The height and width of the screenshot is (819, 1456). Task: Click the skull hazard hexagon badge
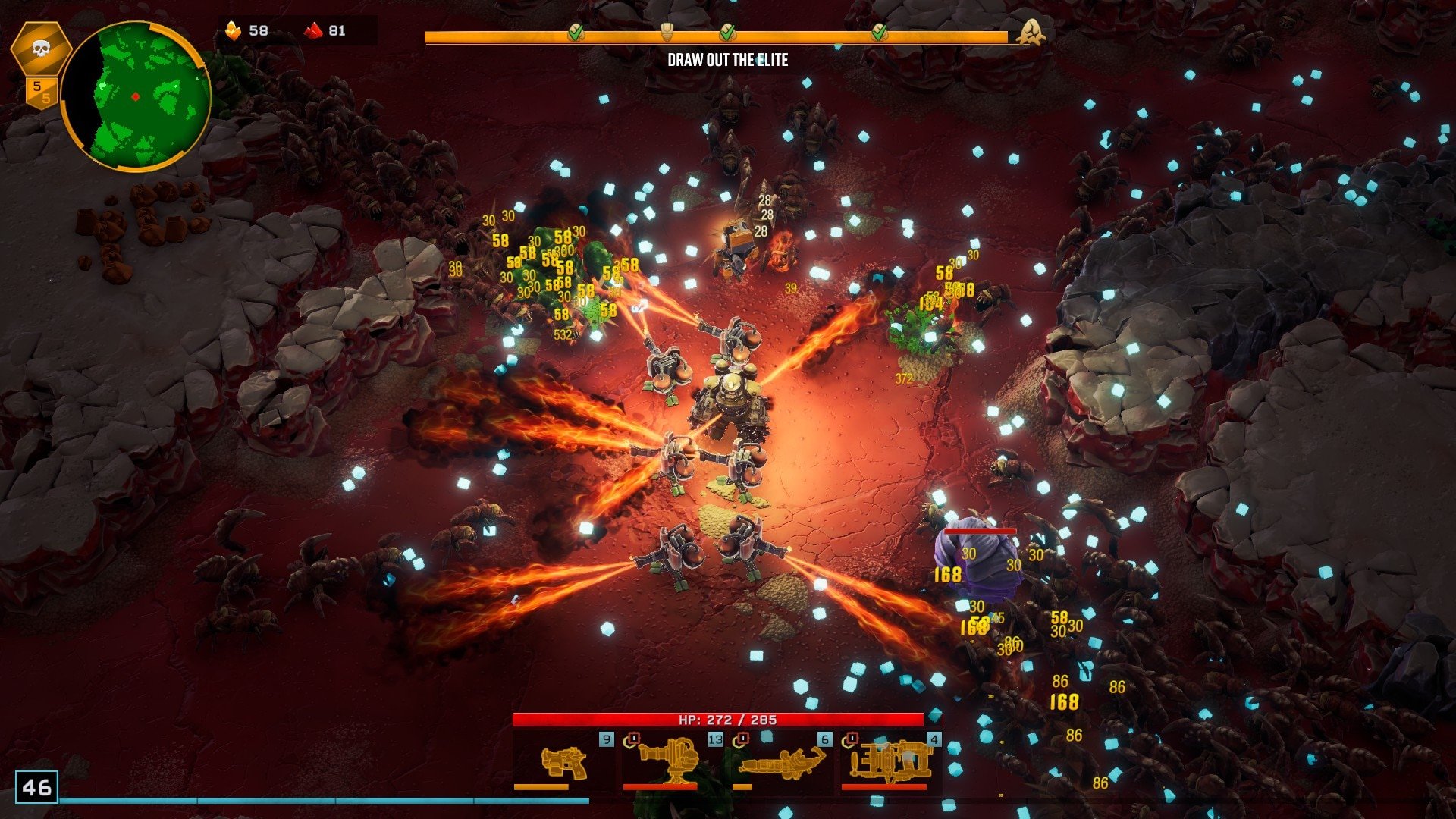click(41, 50)
